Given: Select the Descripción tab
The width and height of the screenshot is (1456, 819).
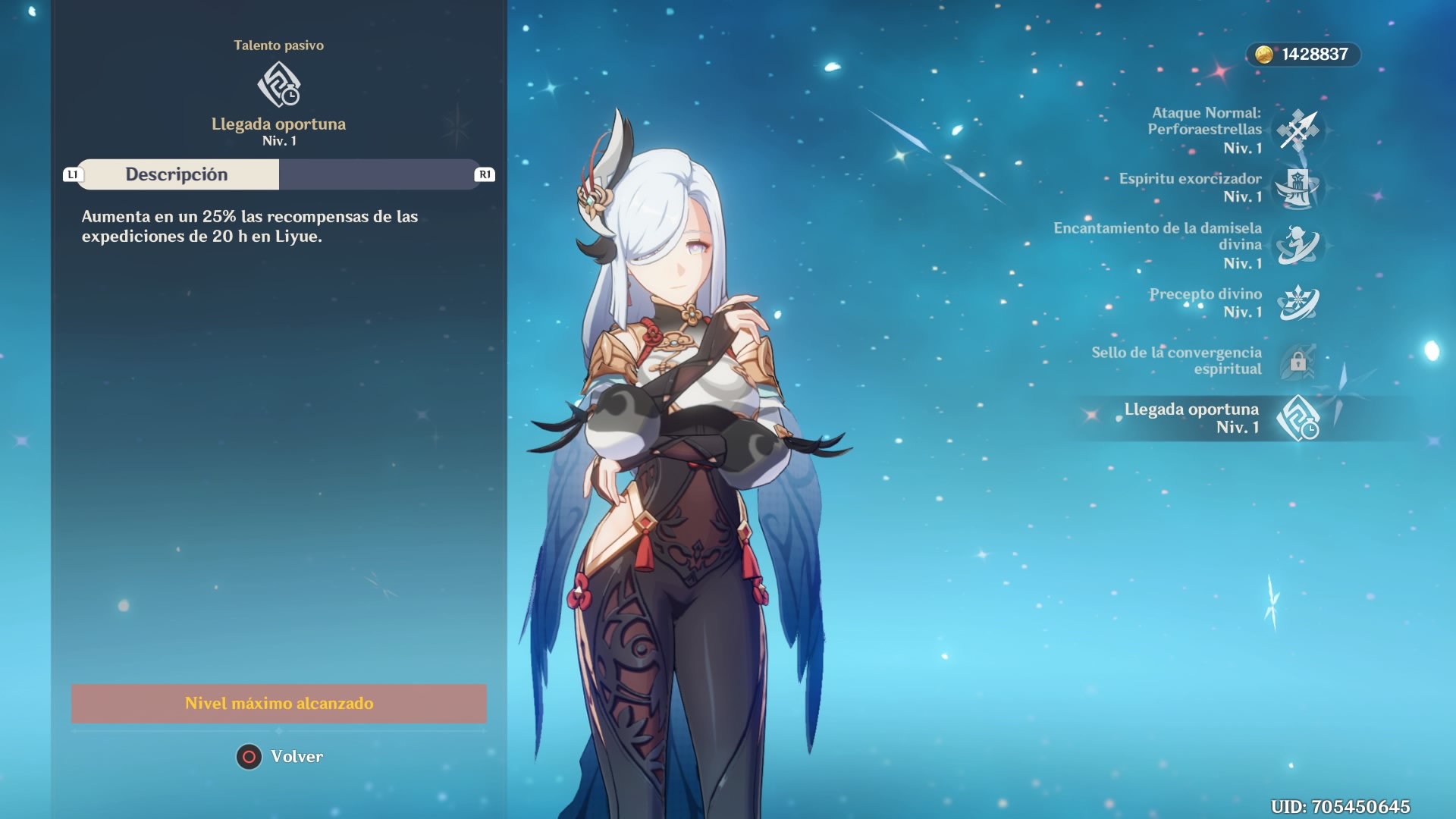Looking at the screenshot, I should coord(177,174).
